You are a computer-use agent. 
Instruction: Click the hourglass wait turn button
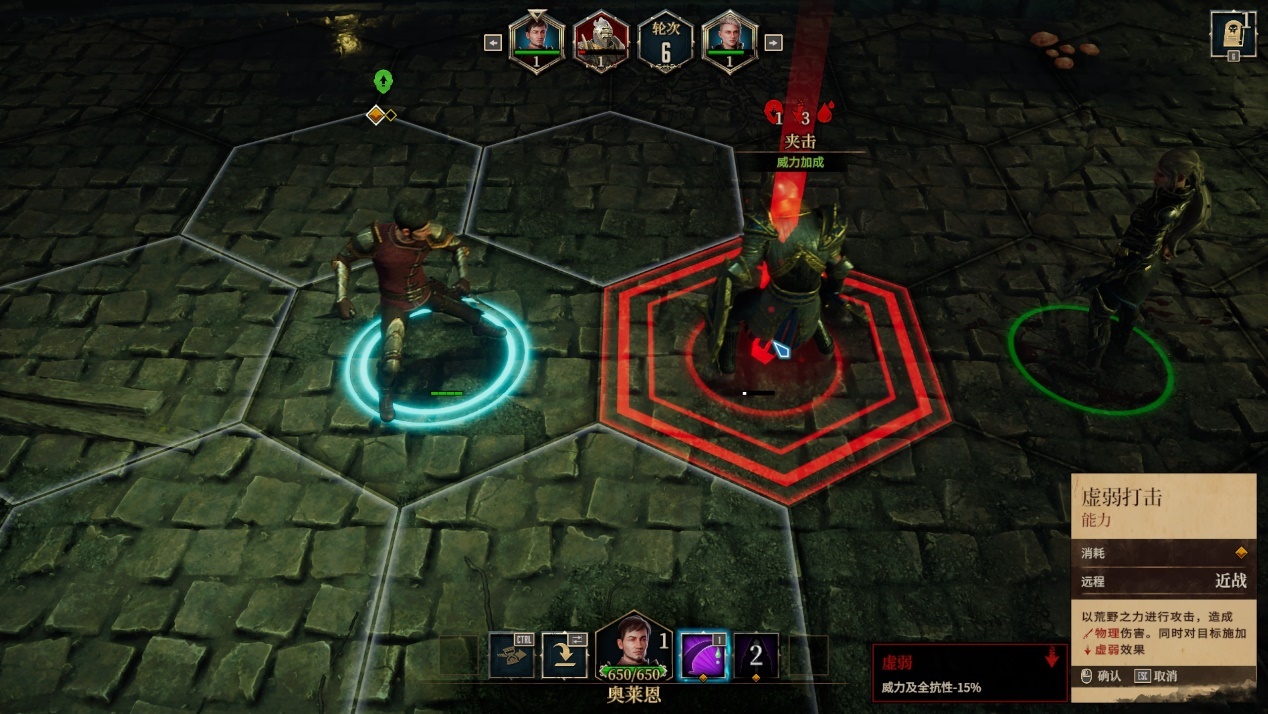coord(512,655)
